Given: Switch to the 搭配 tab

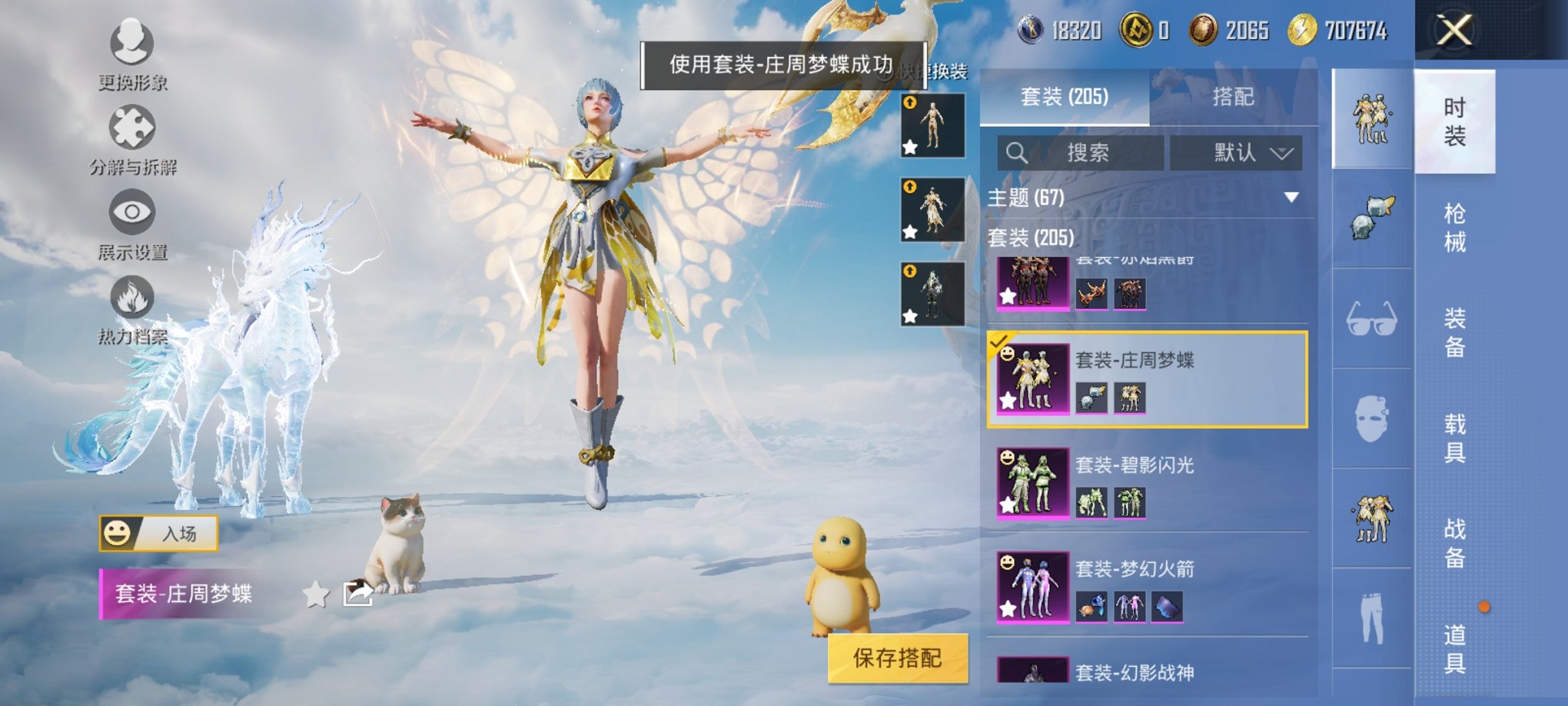Looking at the screenshot, I should pyautogui.click(x=1237, y=97).
